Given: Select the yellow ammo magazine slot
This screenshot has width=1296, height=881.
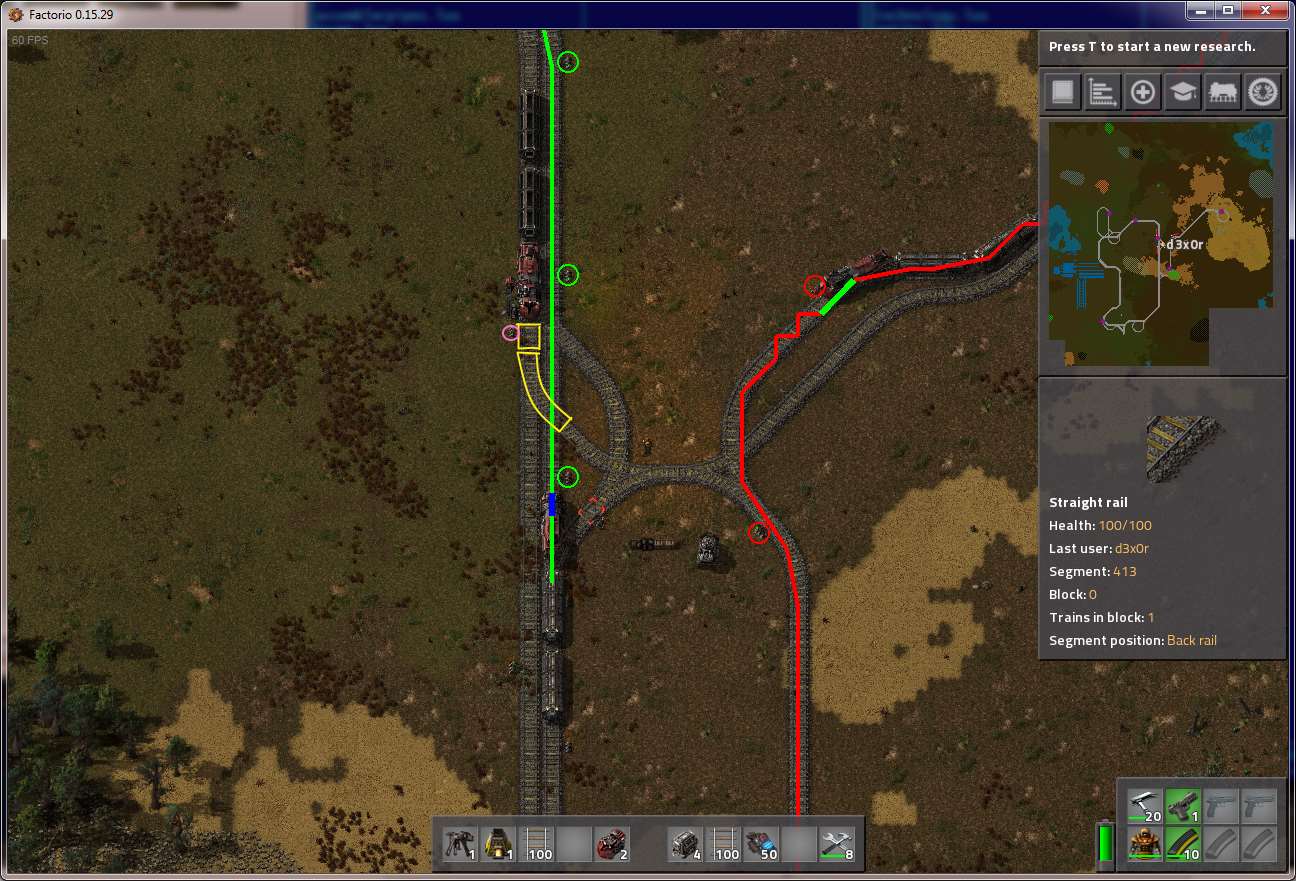Looking at the screenshot, I should [x=1181, y=845].
